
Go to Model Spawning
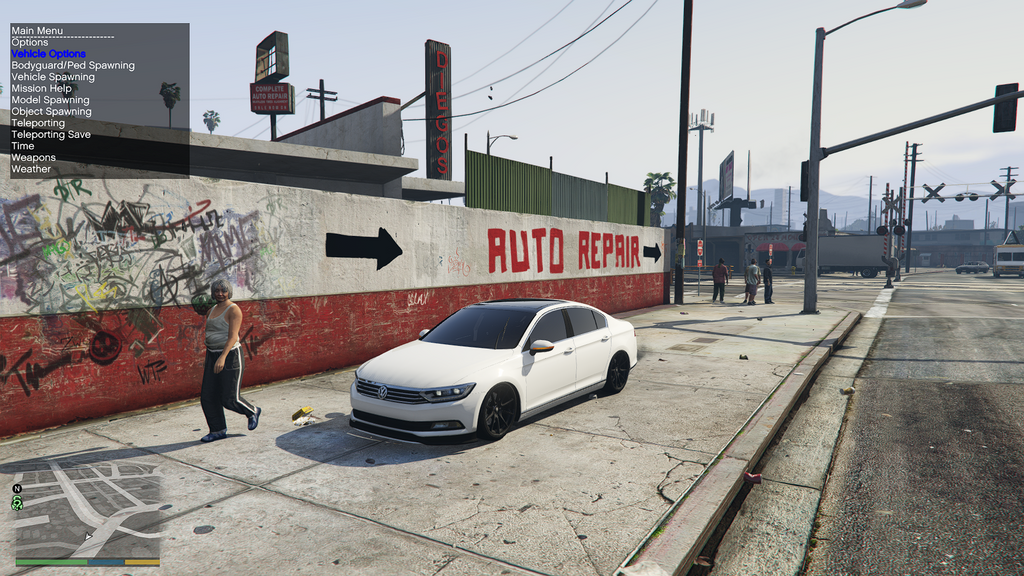tap(50, 100)
